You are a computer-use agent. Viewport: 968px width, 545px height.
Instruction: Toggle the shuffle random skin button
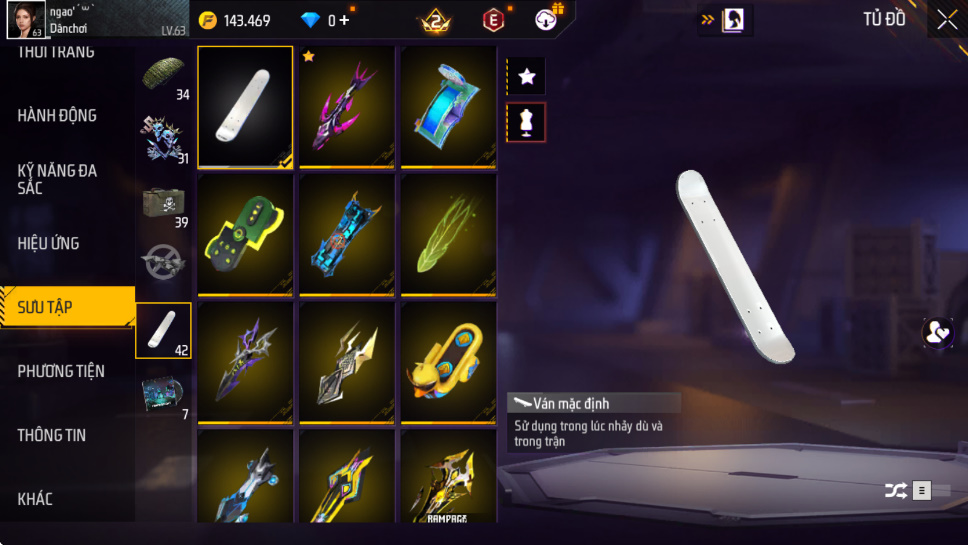(x=896, y=490)
